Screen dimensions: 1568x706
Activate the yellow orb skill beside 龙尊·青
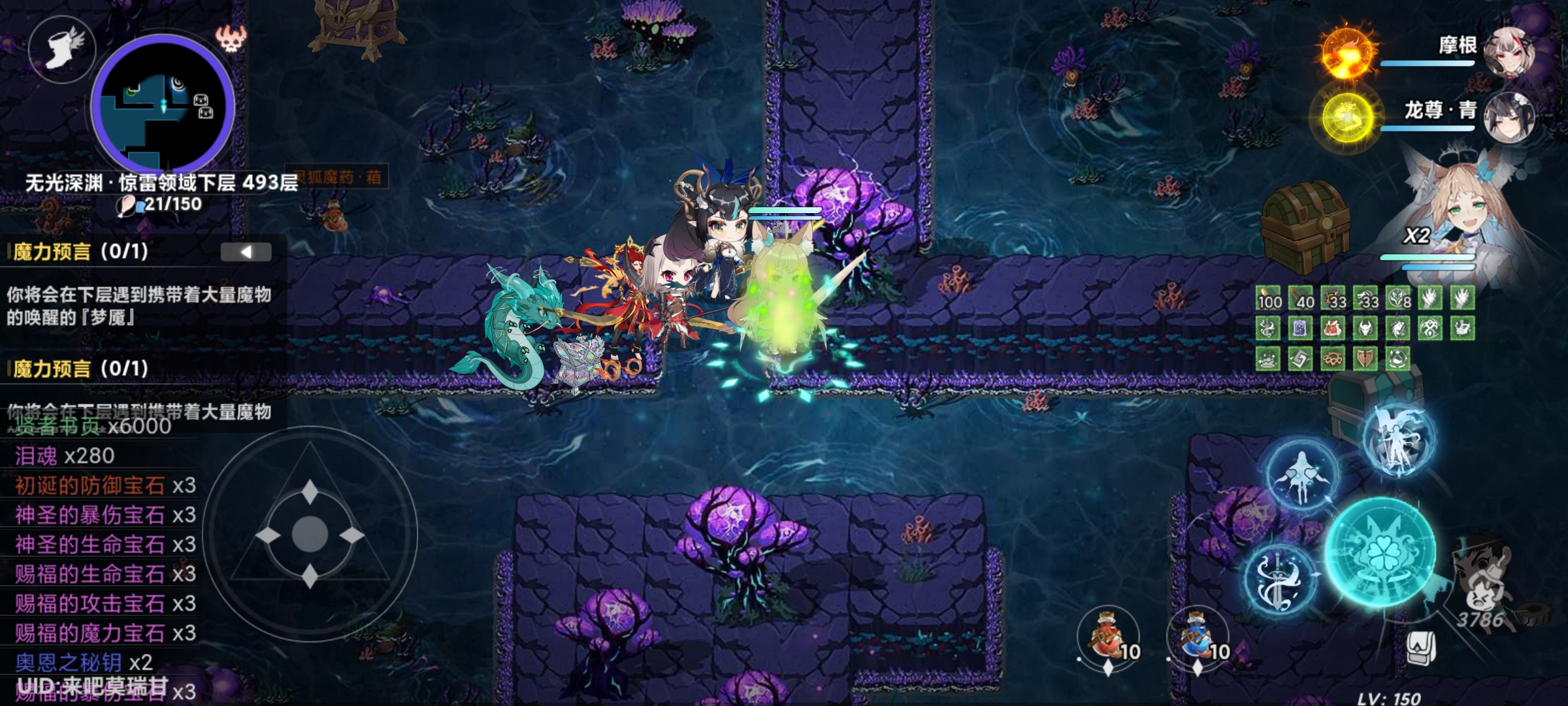pyautogui.click(x=1347, y=118)
